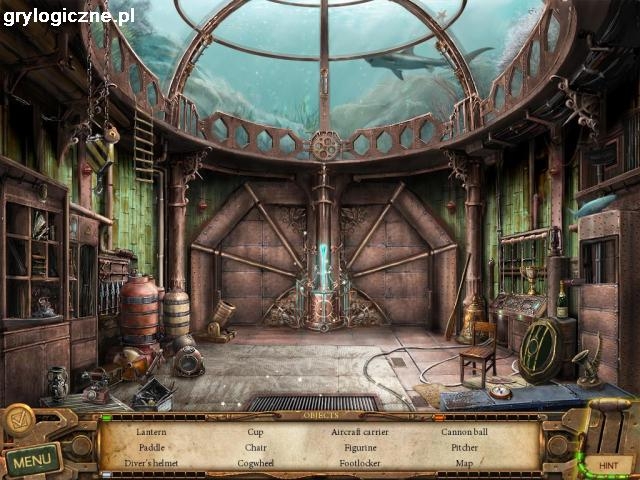Select the Footlocker list entry
The width and height of the screenshot is (640, 480).
pyautogui.click(x=359, y=463)
